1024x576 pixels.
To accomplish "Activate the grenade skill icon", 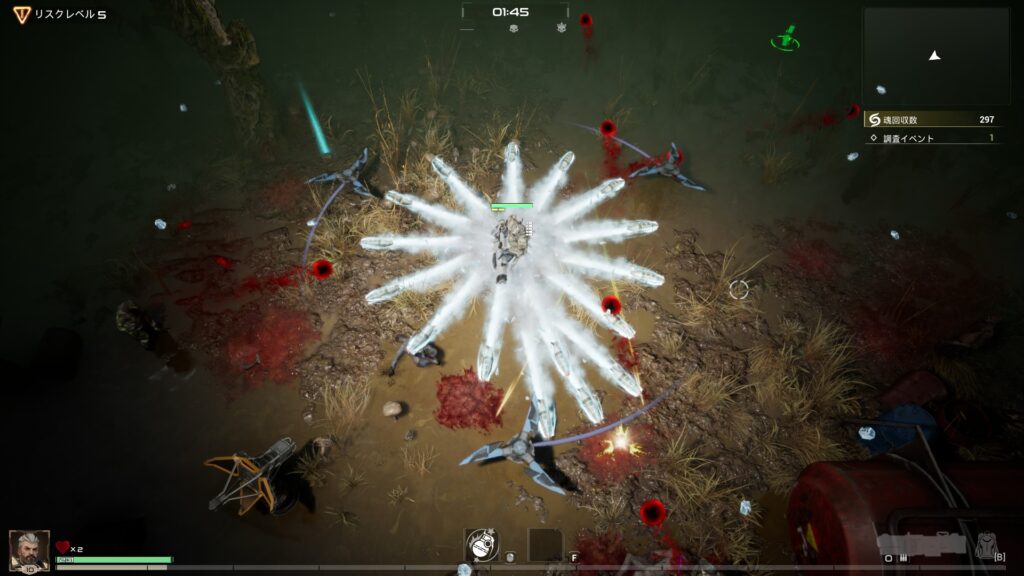I will [481, 544].
